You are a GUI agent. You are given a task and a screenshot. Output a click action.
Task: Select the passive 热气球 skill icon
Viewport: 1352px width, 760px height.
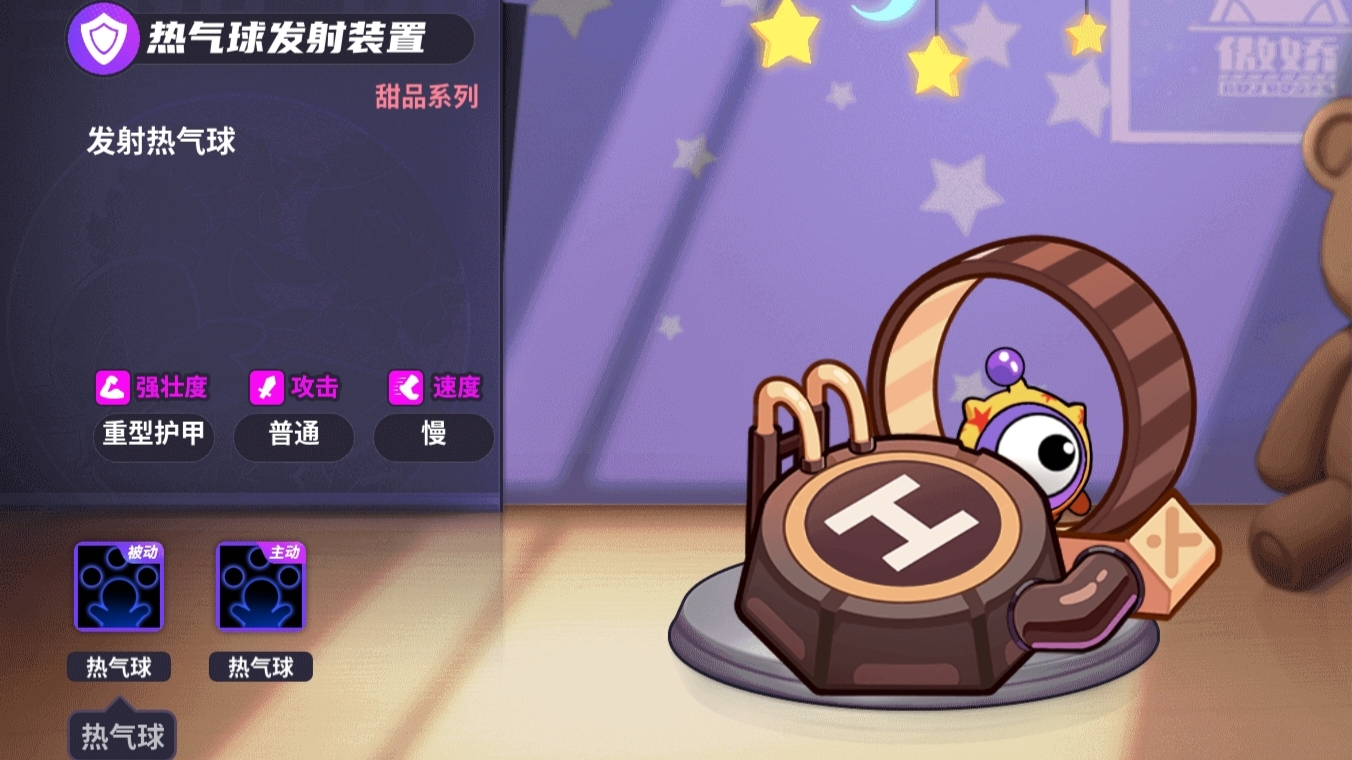point(119,589)
